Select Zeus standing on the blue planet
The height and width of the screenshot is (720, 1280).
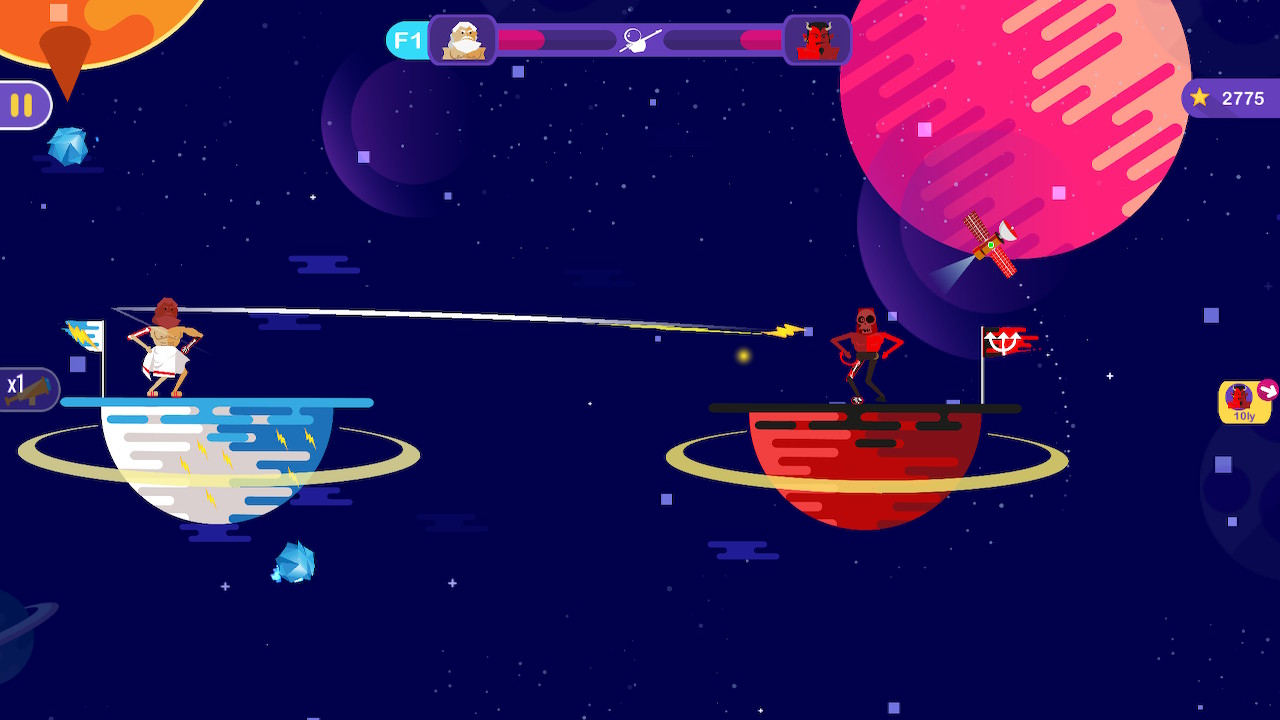coord(163,345)
